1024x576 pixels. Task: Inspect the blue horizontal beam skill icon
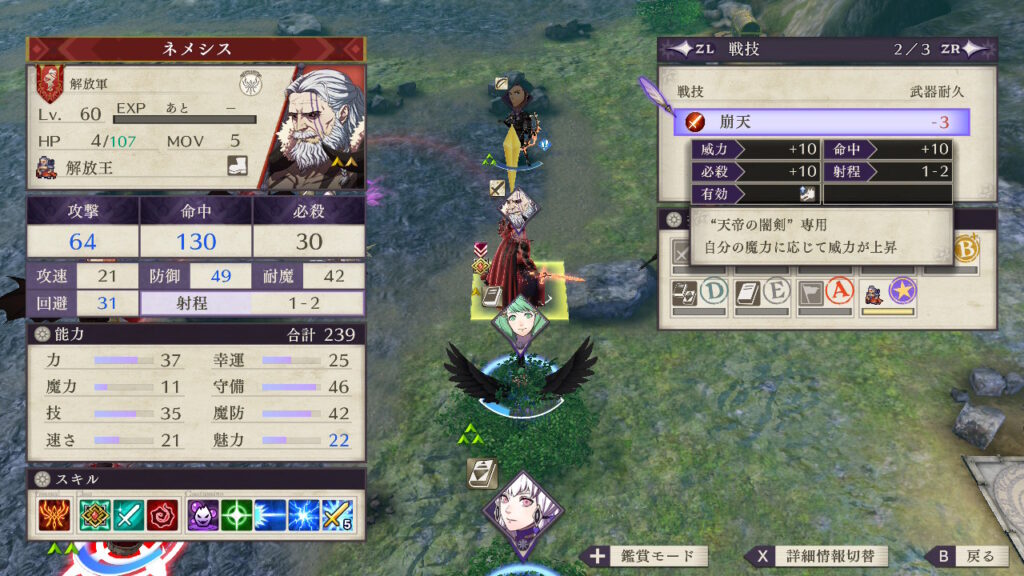[x=271, y=515]
